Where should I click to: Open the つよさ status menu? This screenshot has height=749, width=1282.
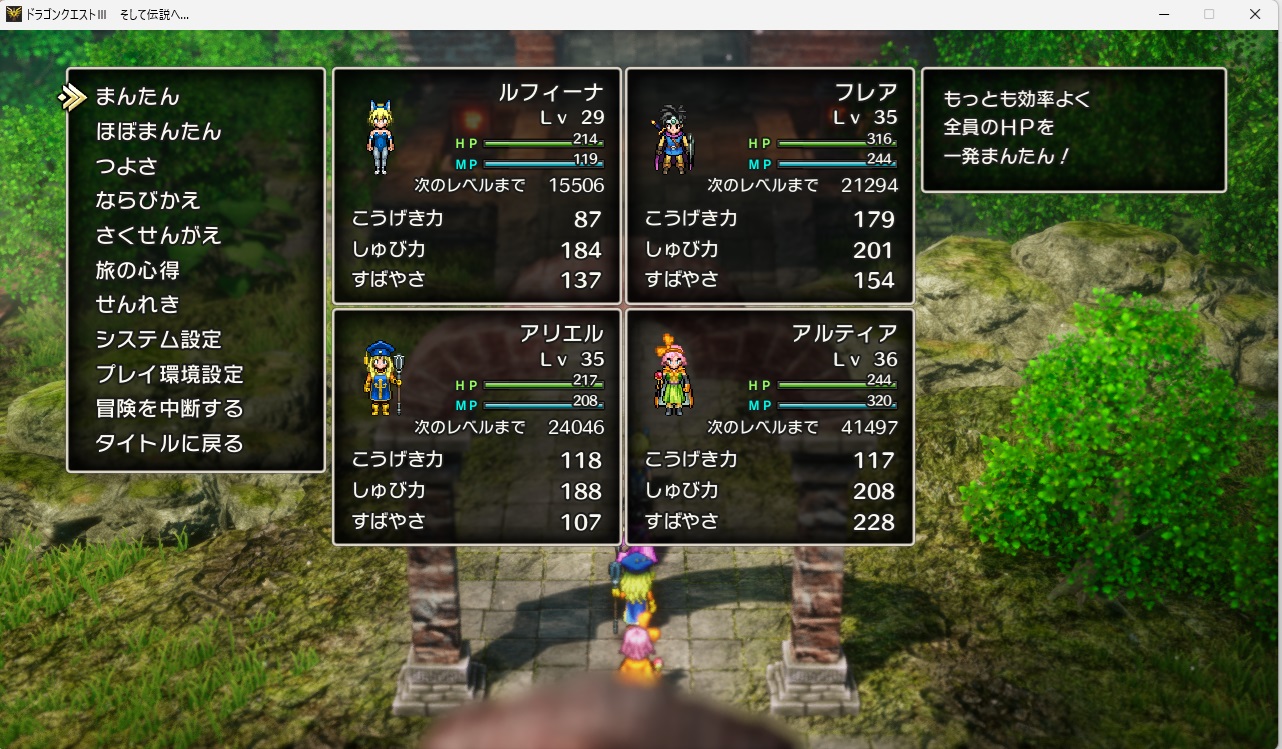click(x=126, y=166)
